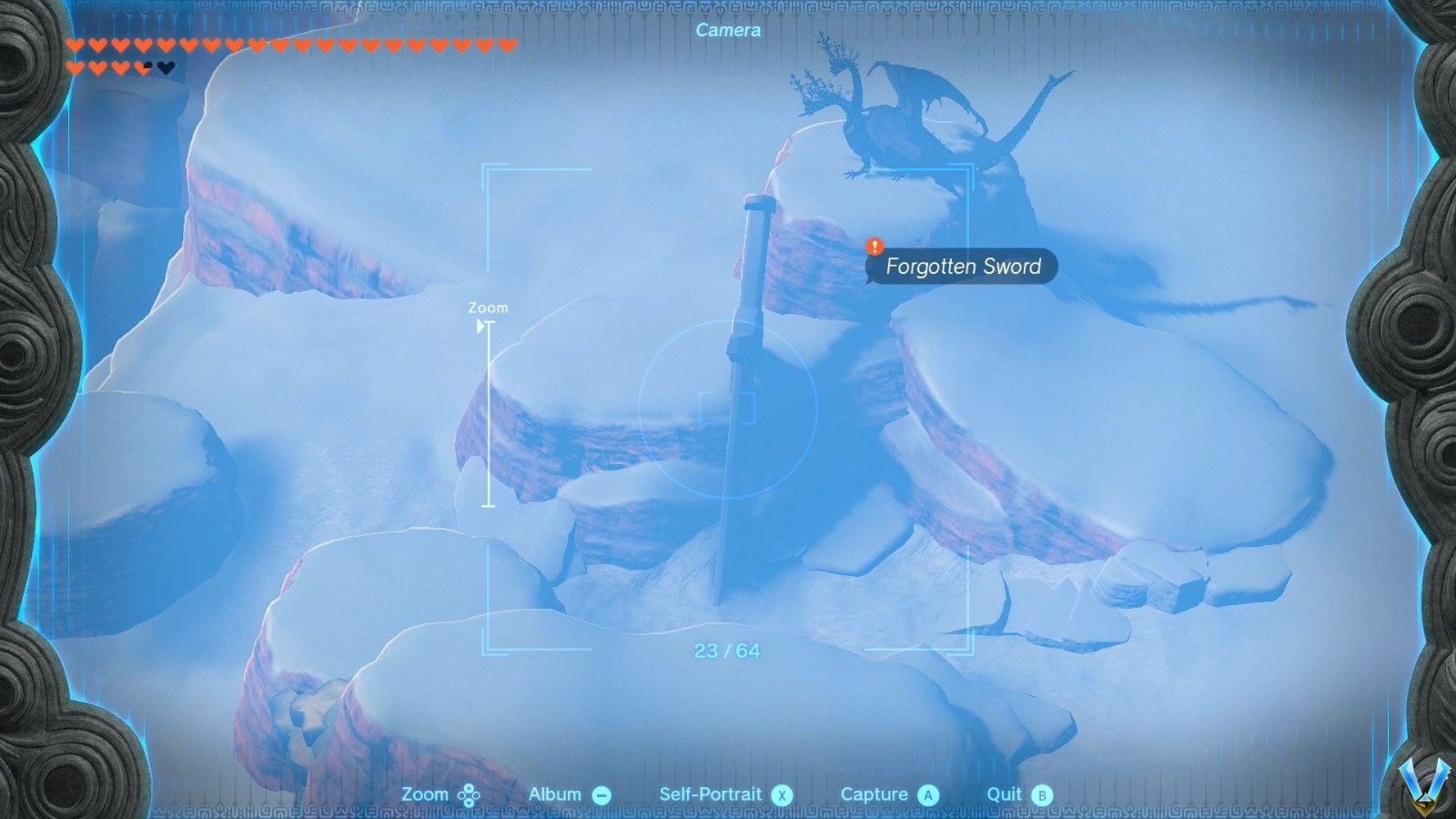The height and width of the screenshot is (819, 1456).
Task: Click the orange exclamation marker near Forgotten Sword
Action: pos(875,246)
